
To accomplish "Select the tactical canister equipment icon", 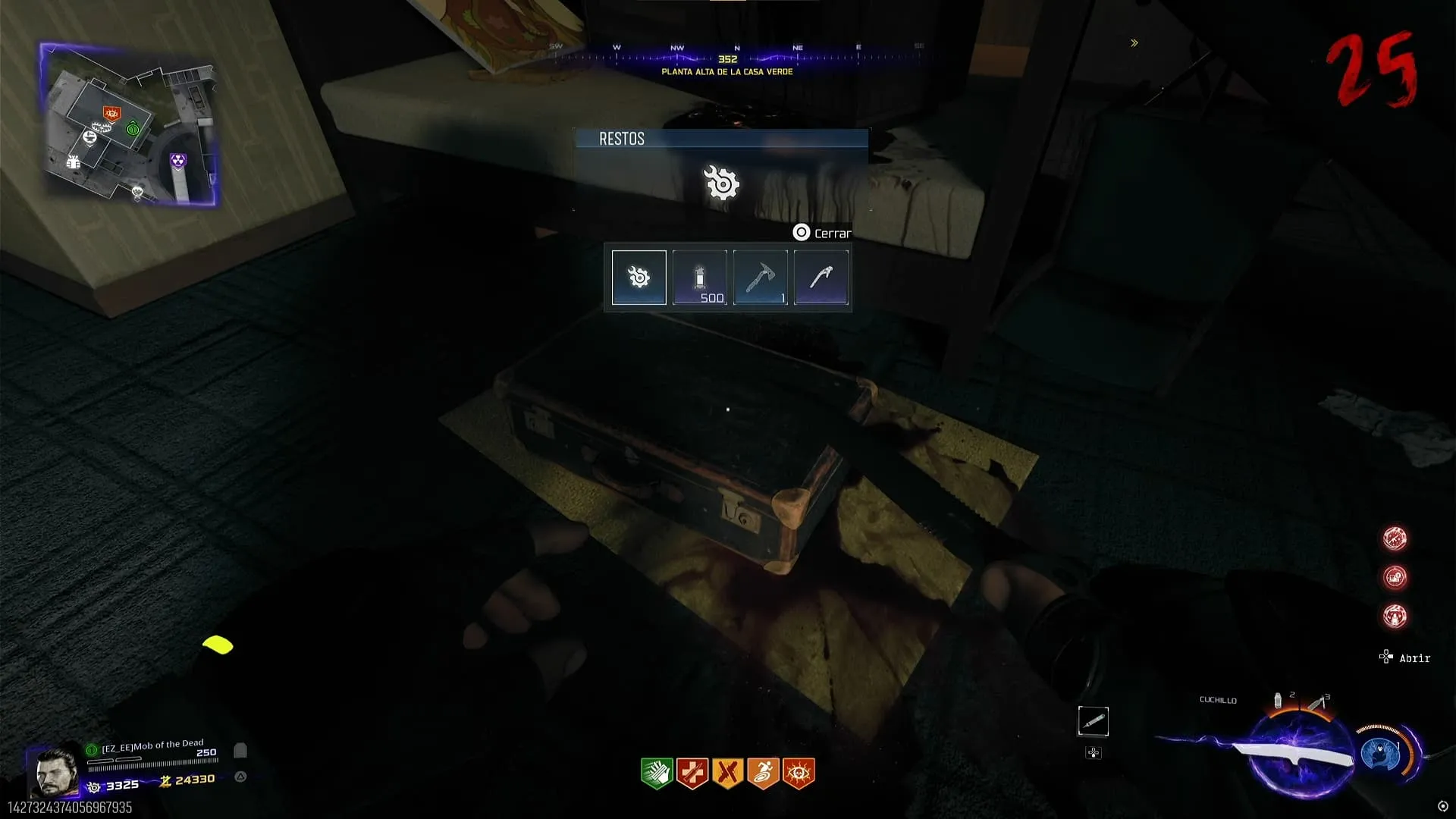I will point(1279,700).
